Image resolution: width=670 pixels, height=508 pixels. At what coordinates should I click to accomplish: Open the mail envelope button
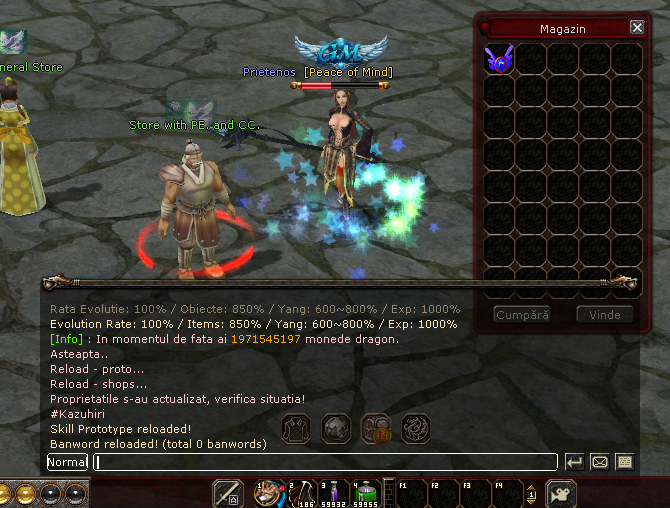pyautogui.click(x=600, y=462)
